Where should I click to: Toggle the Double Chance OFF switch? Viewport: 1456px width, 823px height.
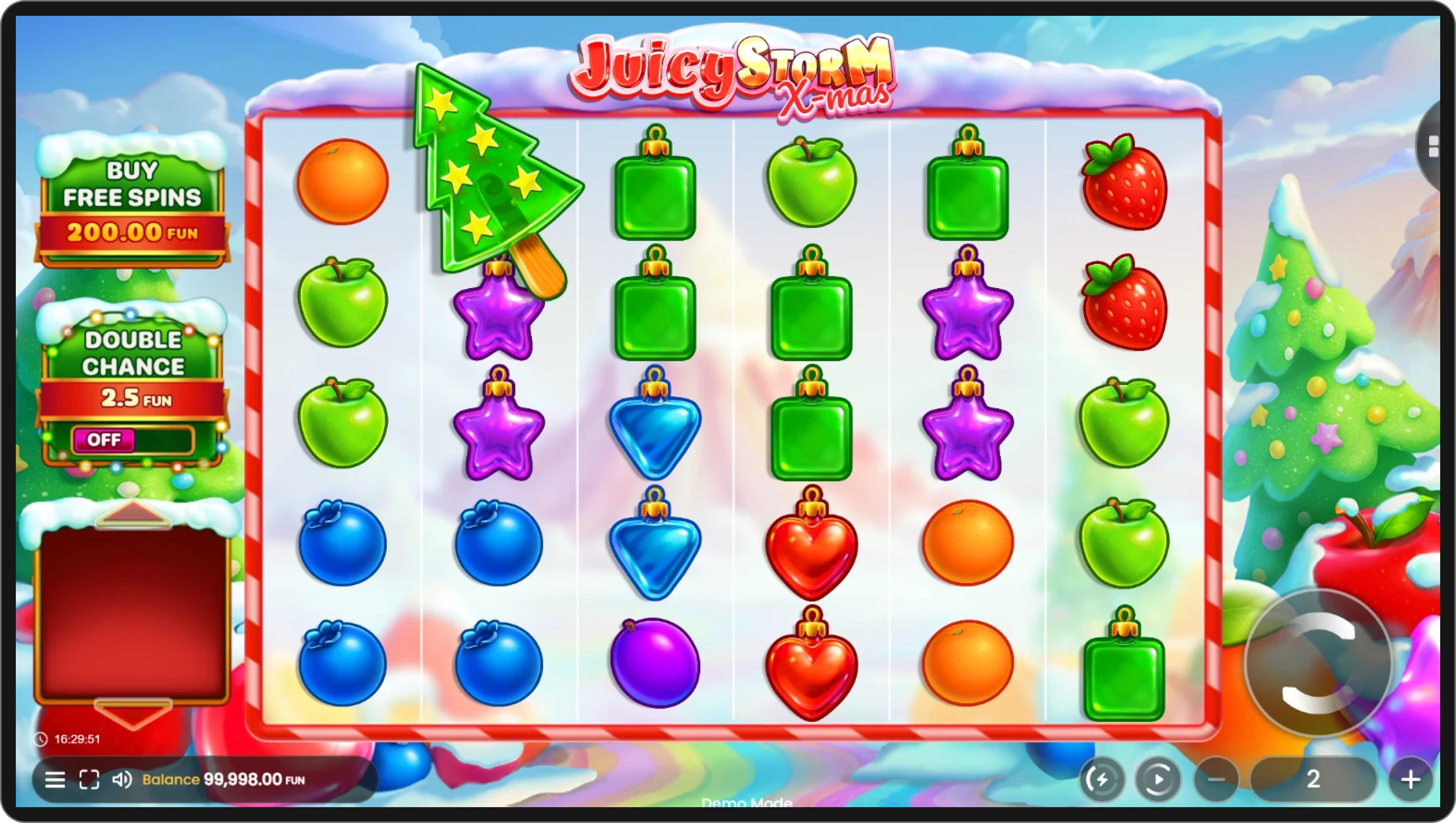point(133,440)
